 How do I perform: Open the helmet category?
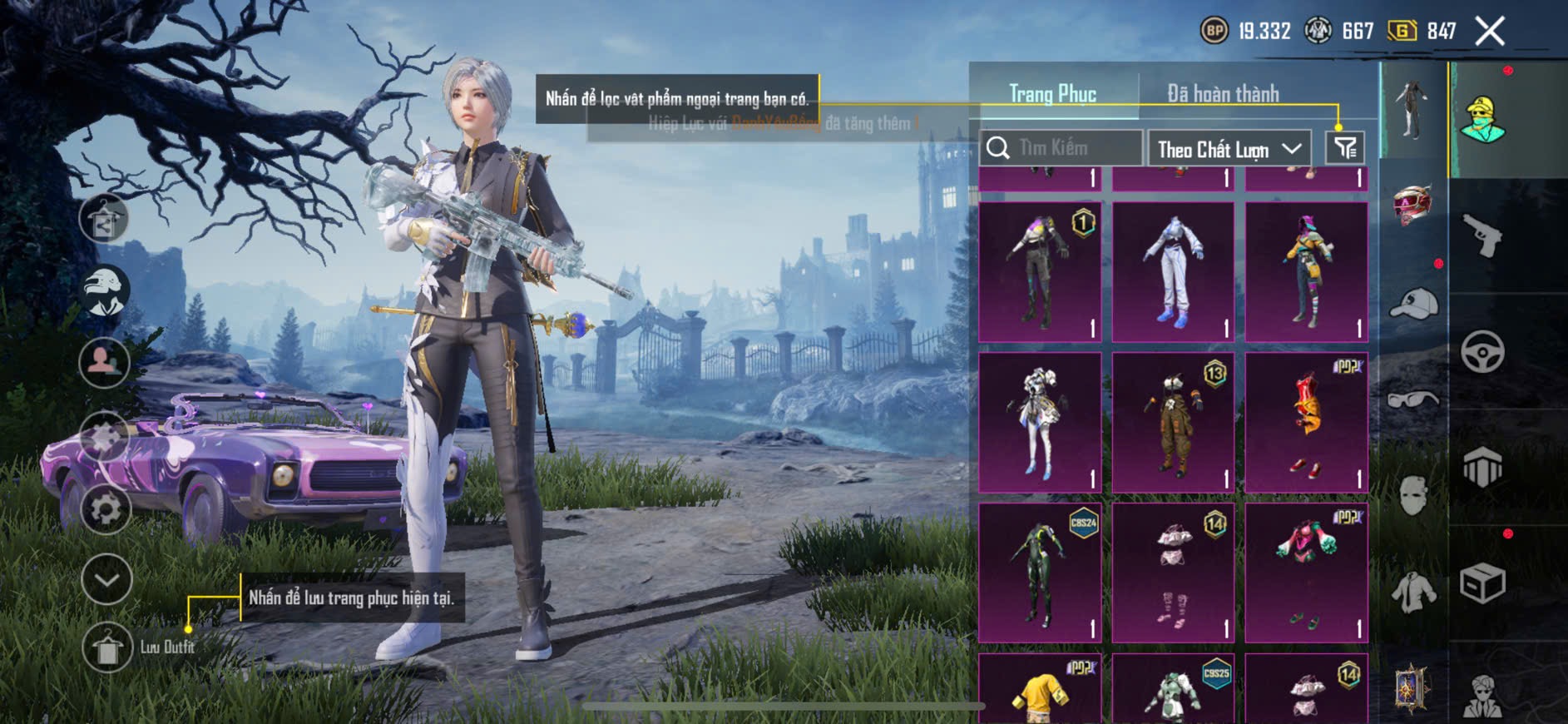(1412, 205)
